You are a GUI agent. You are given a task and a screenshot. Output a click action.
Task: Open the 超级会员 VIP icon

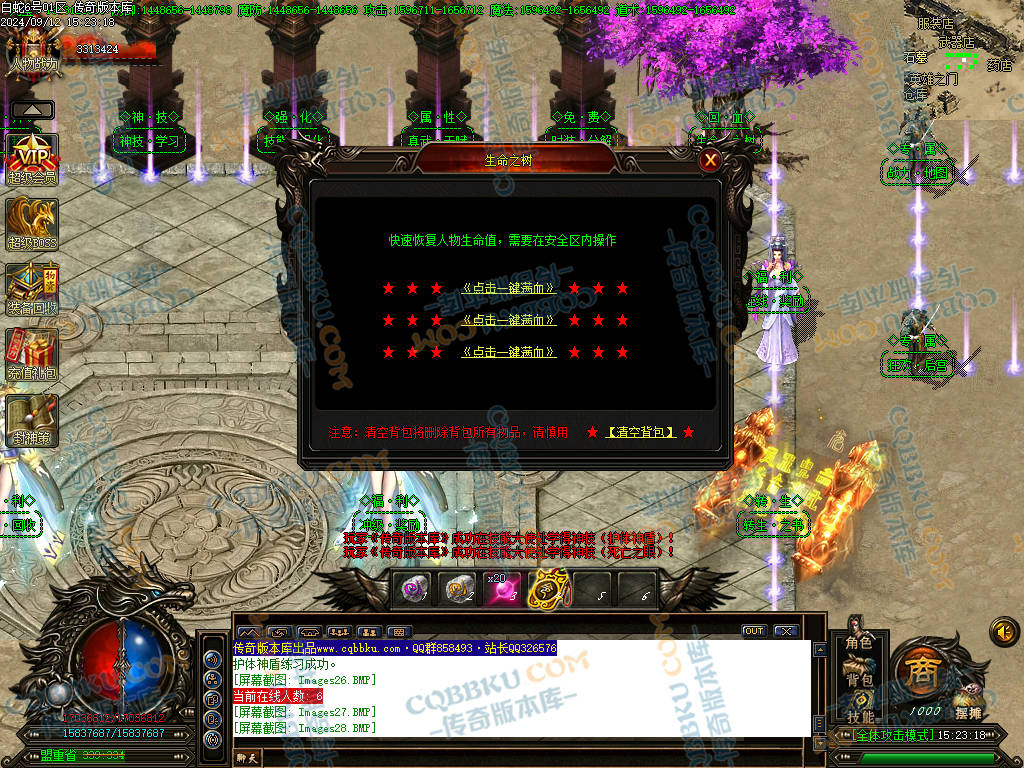[x=32, y=157]
